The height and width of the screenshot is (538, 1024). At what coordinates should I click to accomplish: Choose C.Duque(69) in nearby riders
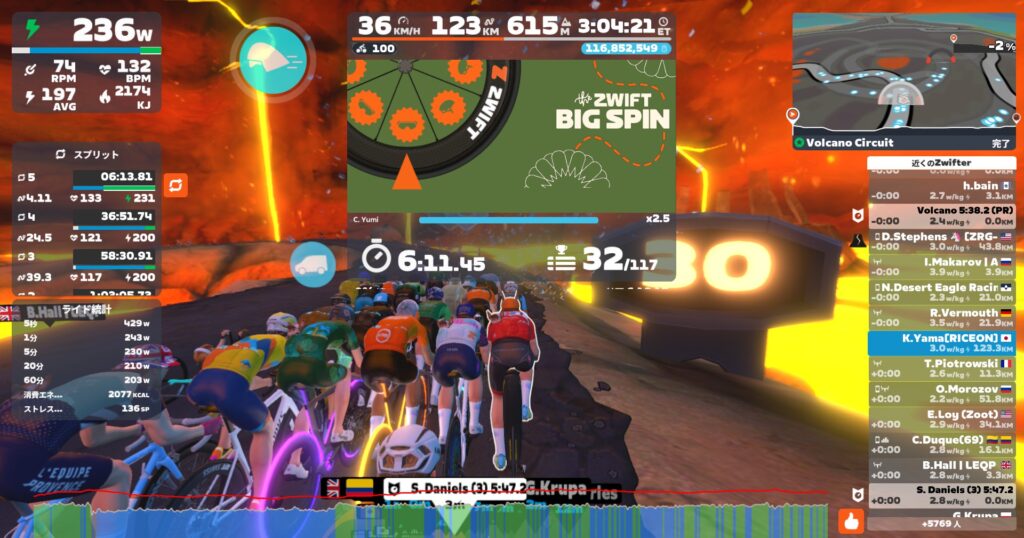941,445
